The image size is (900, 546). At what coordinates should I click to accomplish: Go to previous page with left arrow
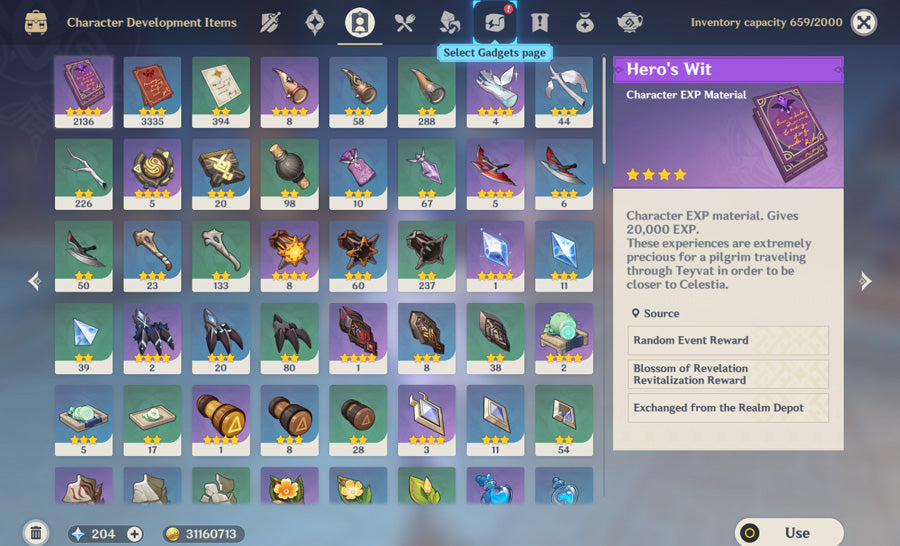[35, 282]
